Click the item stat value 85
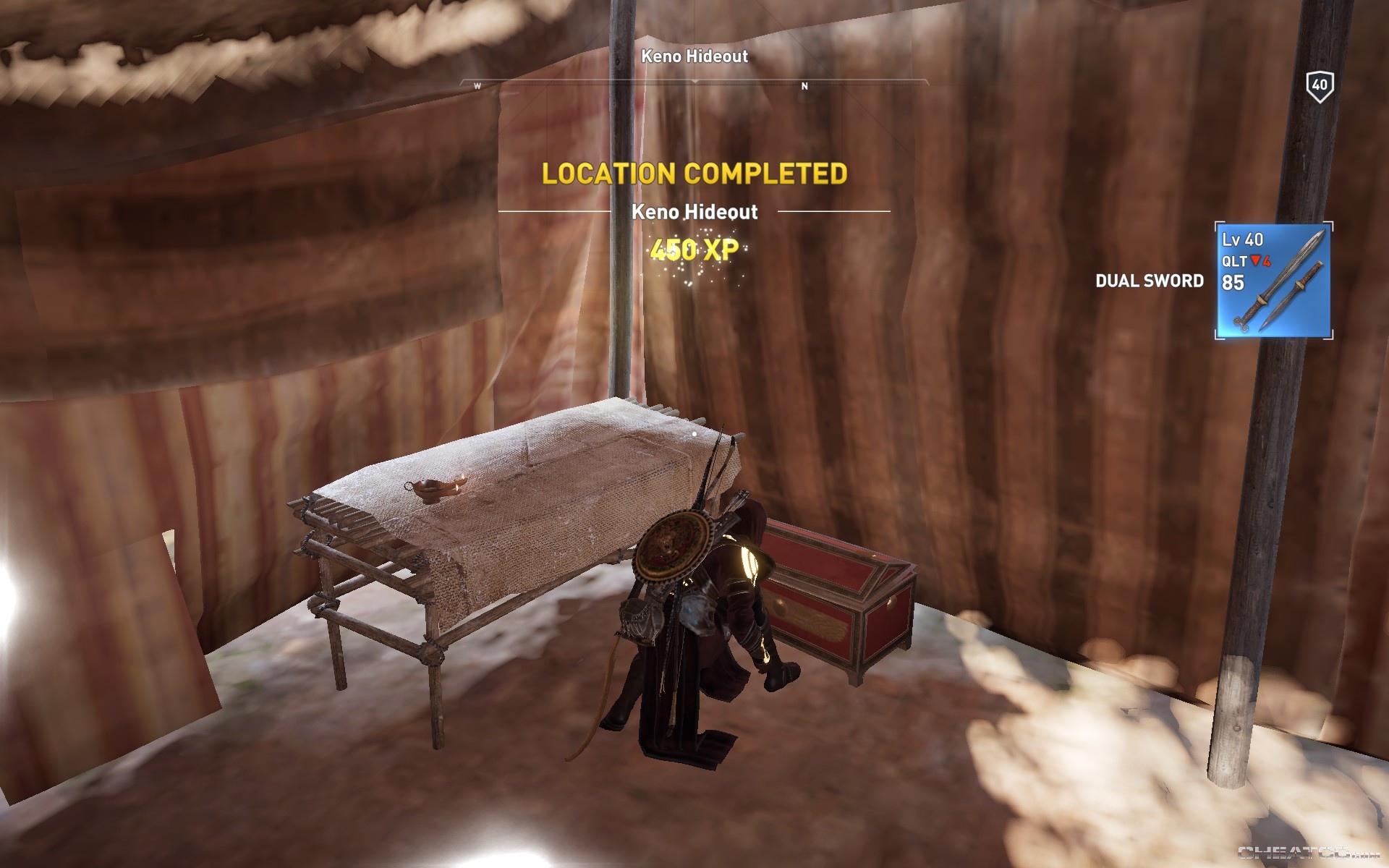The height and width of the screenshot is (868, 1389). pos(1234,281)
